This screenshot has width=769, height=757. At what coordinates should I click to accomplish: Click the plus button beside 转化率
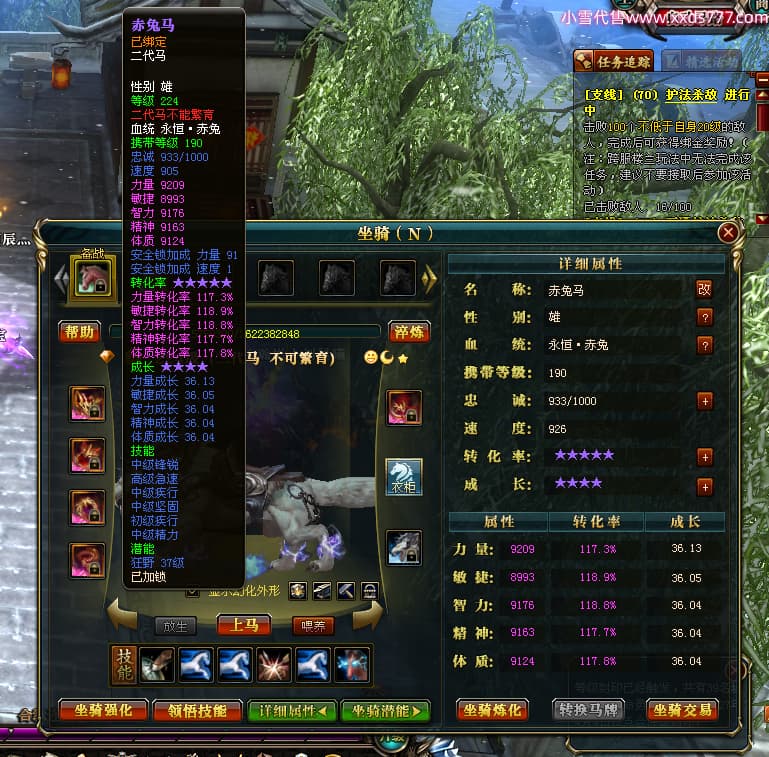pyautogui.click(x=705, y=457)
